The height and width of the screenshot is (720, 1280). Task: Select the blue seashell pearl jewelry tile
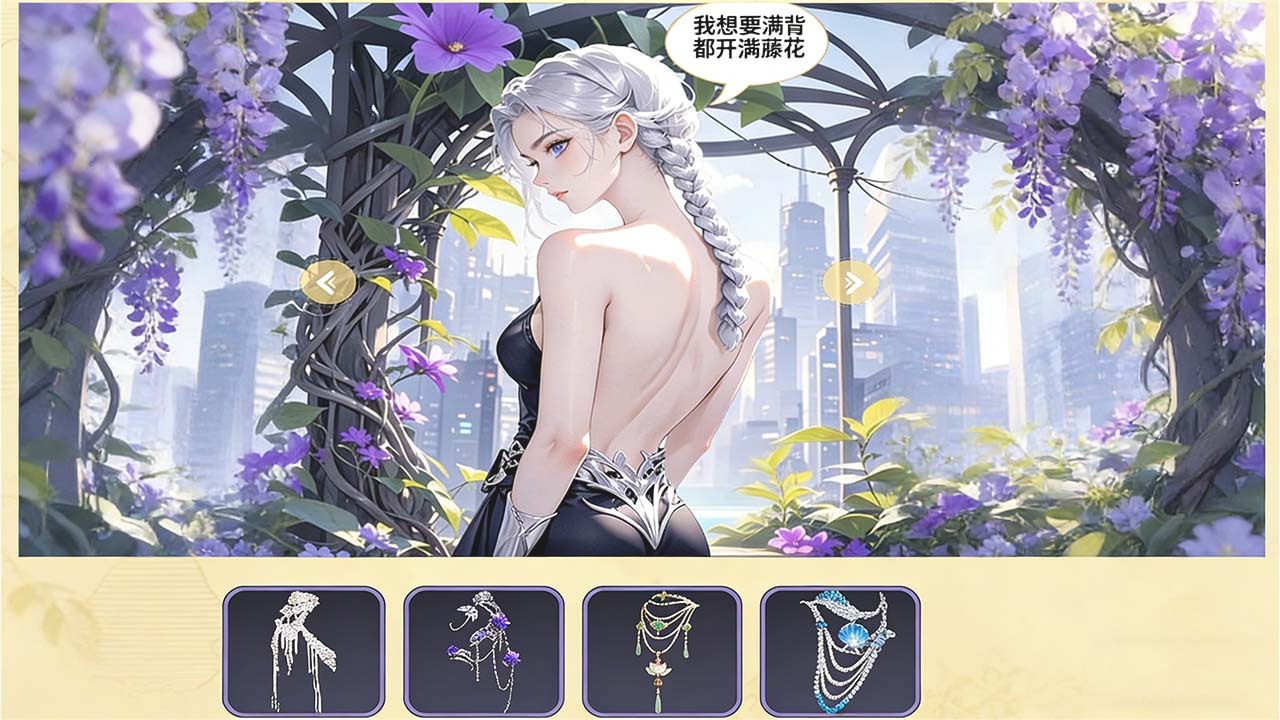pyautogui.click(x=840, y=651)
